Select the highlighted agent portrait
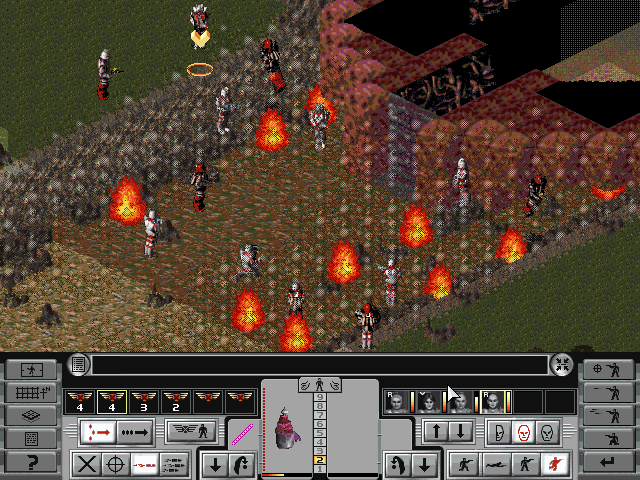The width and height of the screenshot is (640, 480). (x=491, y=402)
